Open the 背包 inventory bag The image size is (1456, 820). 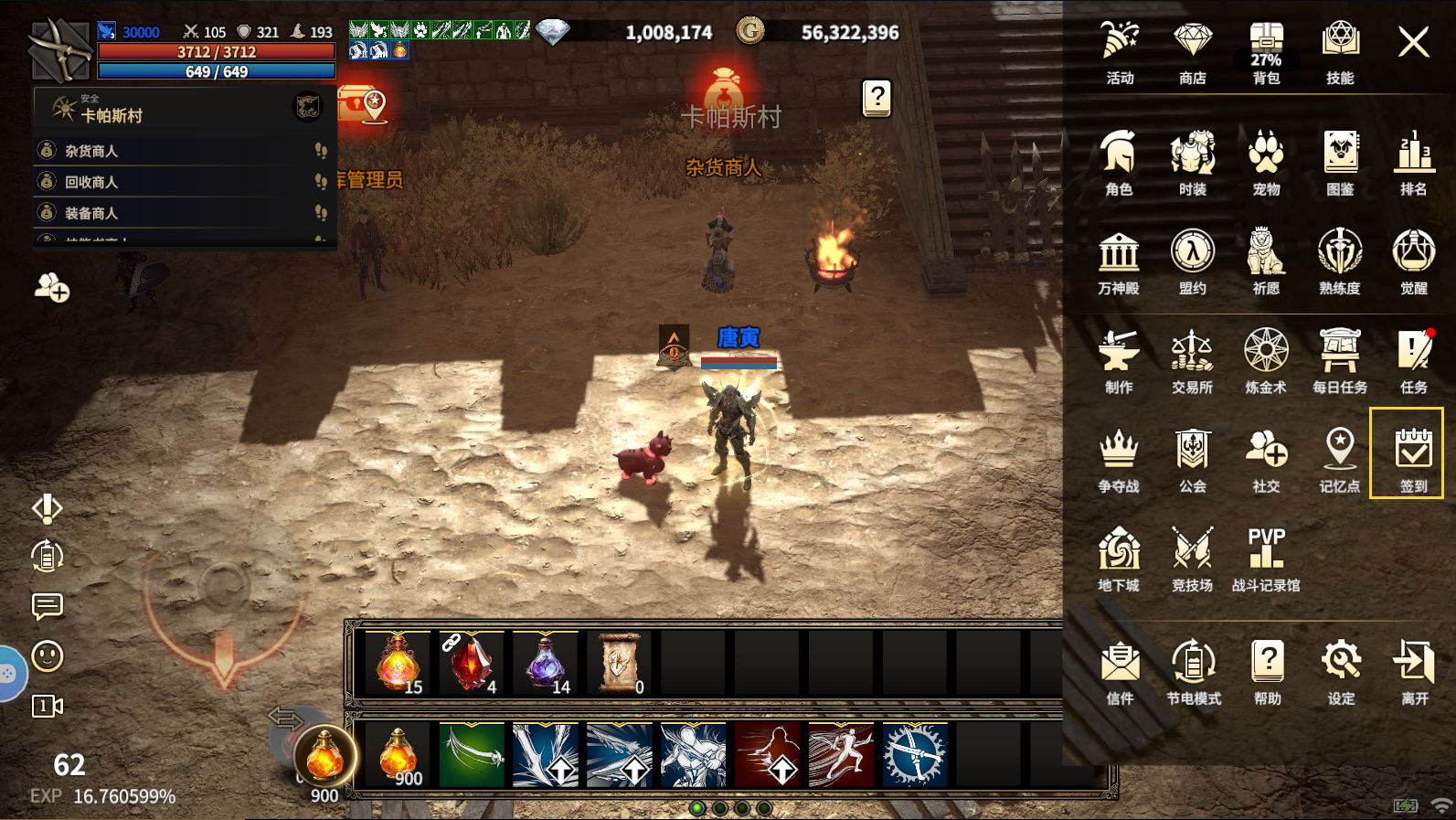pos(1266,51)
